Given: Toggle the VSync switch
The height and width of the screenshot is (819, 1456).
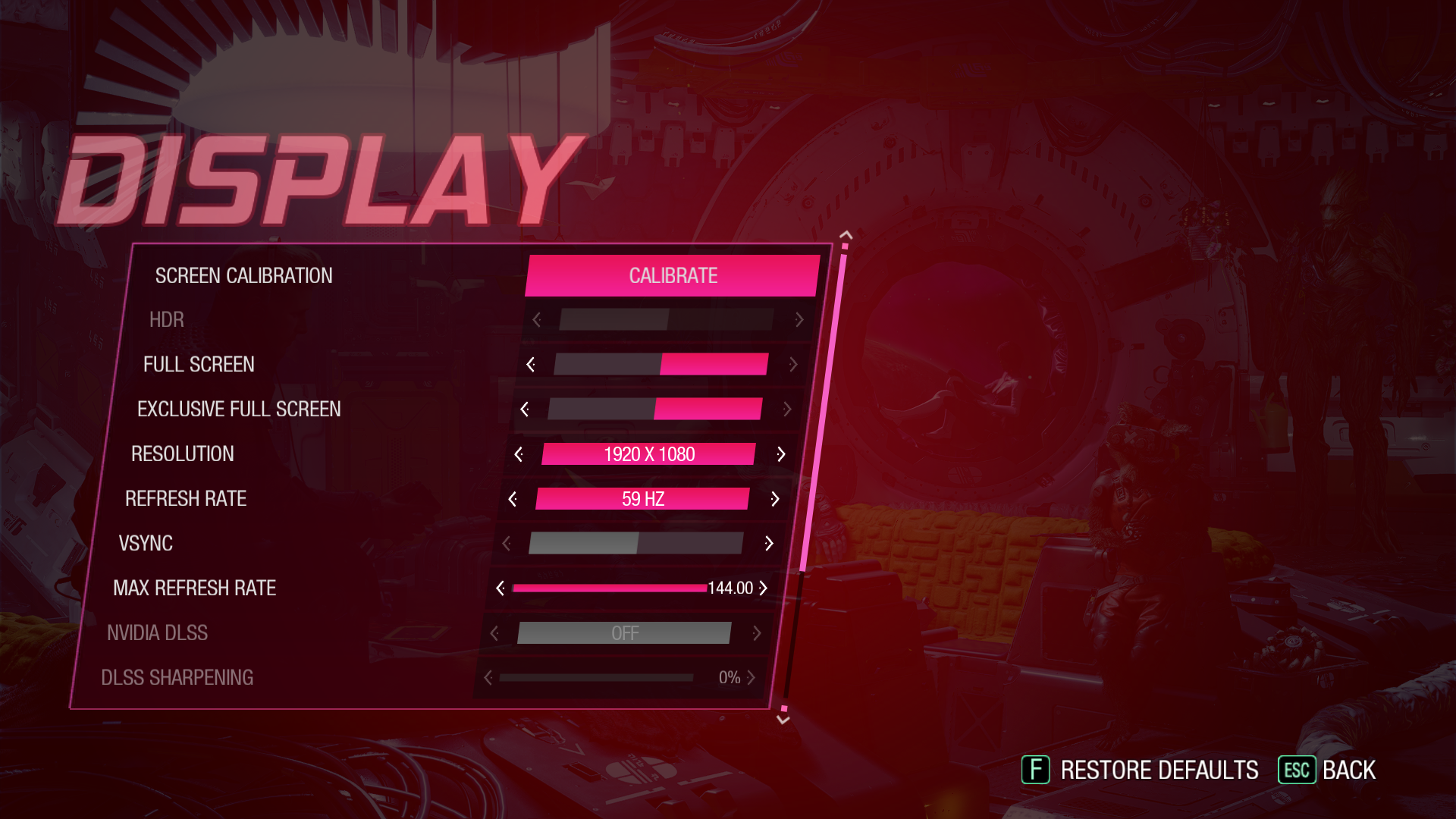Looking at the screenshot, I should pyautogui.click(x=635, y=543).
